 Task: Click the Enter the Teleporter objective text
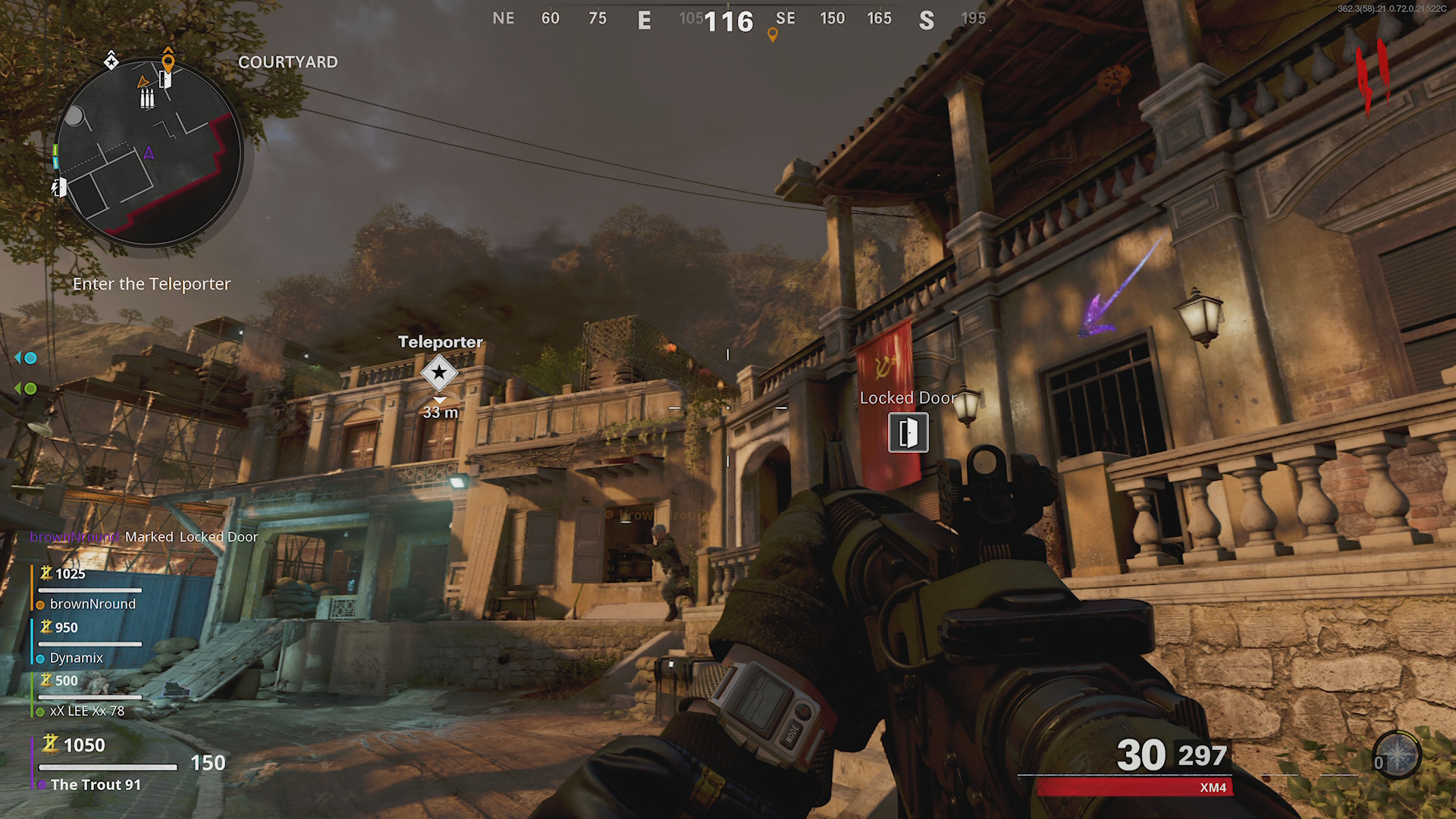152,284
